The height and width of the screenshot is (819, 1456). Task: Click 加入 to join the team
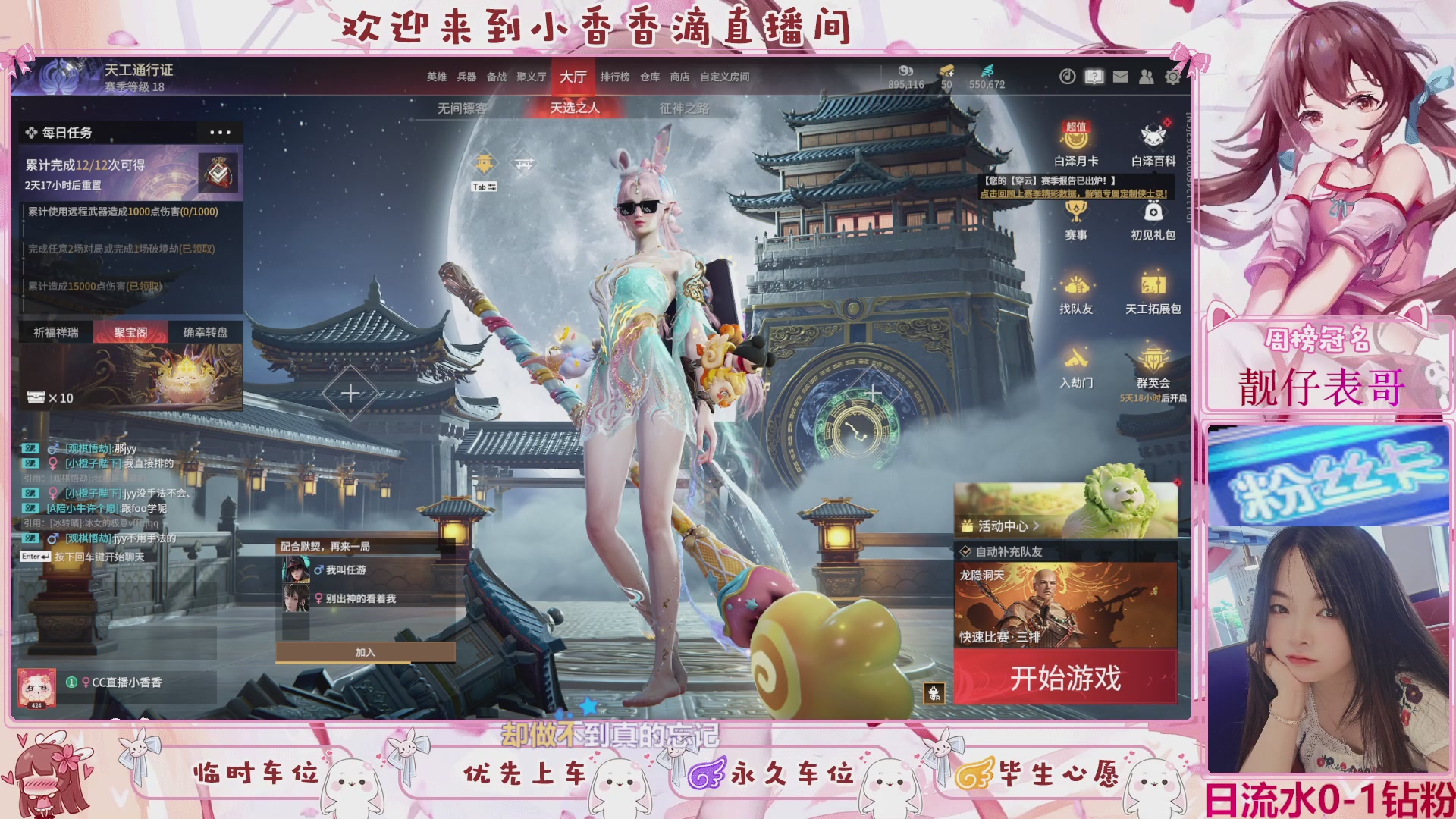[366, 651]
